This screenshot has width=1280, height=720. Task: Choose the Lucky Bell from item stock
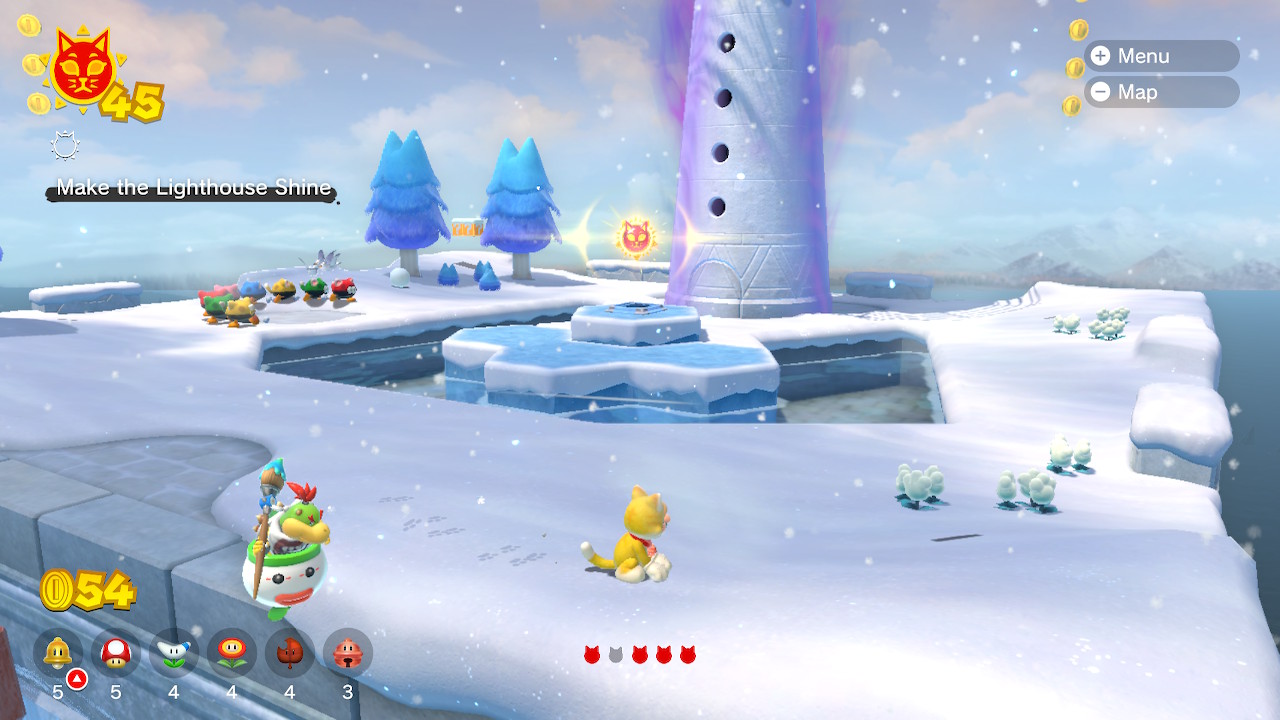pos(348,653)
